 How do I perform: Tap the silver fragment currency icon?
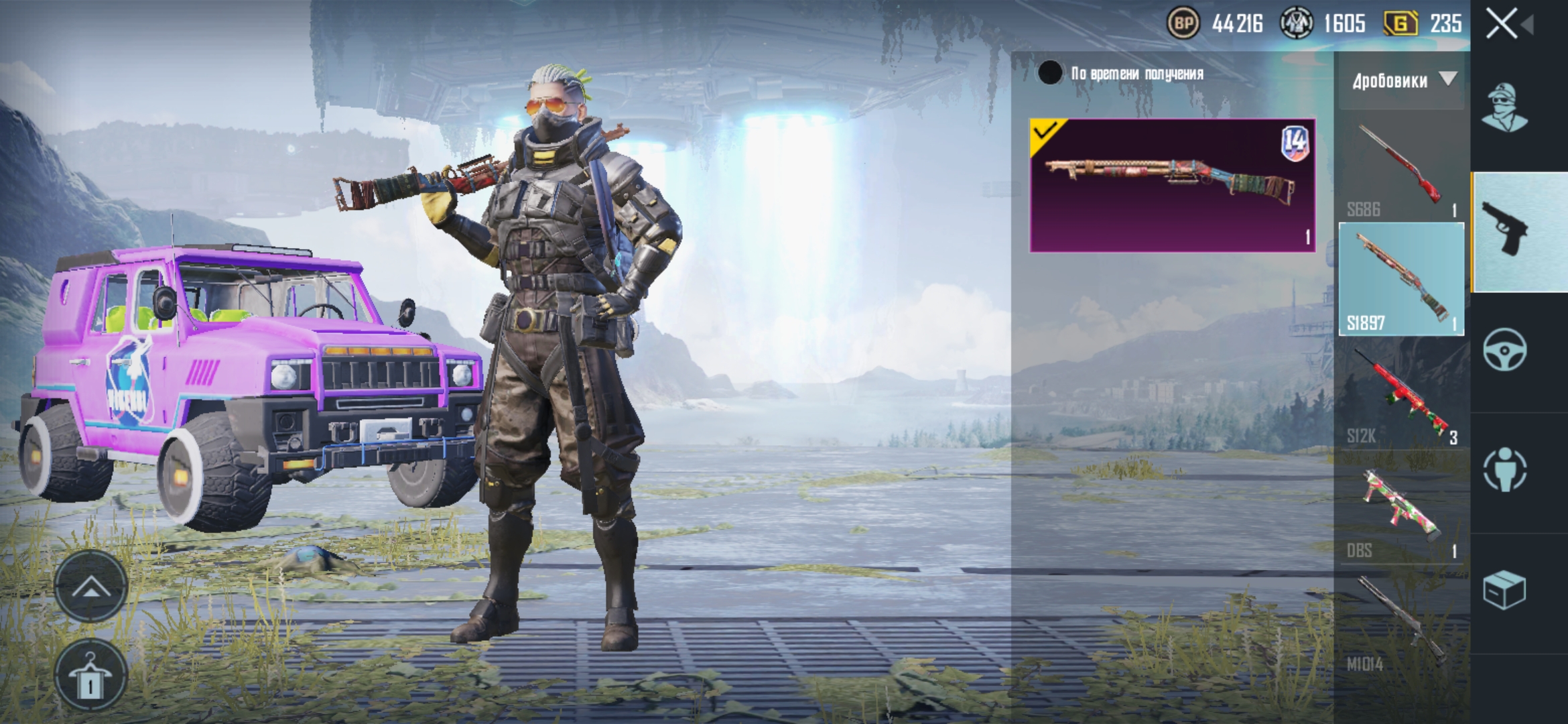tap(1297, 24)
